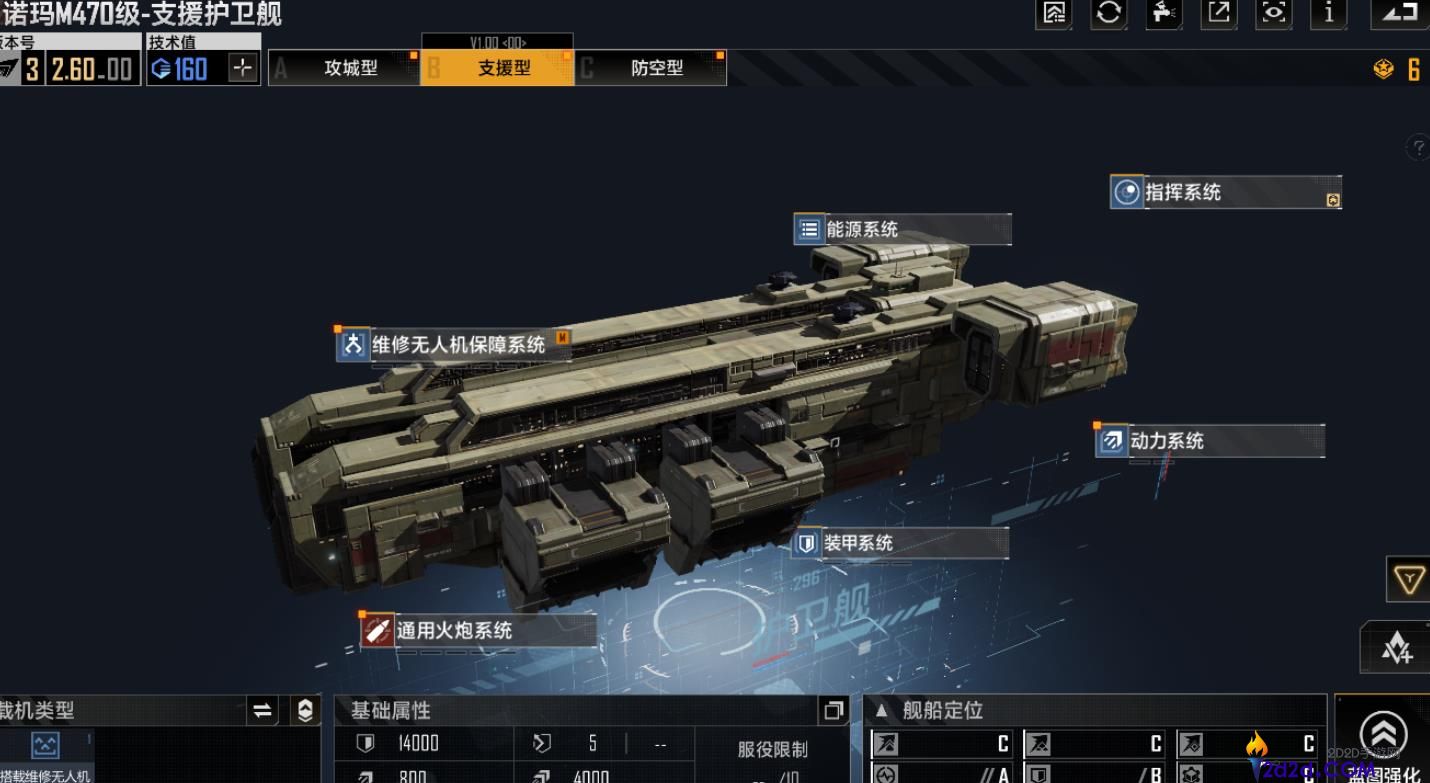The image size is (1430, 783).
Task: Click the share/export icon in top toolbar
Action: click(1218, 15)
